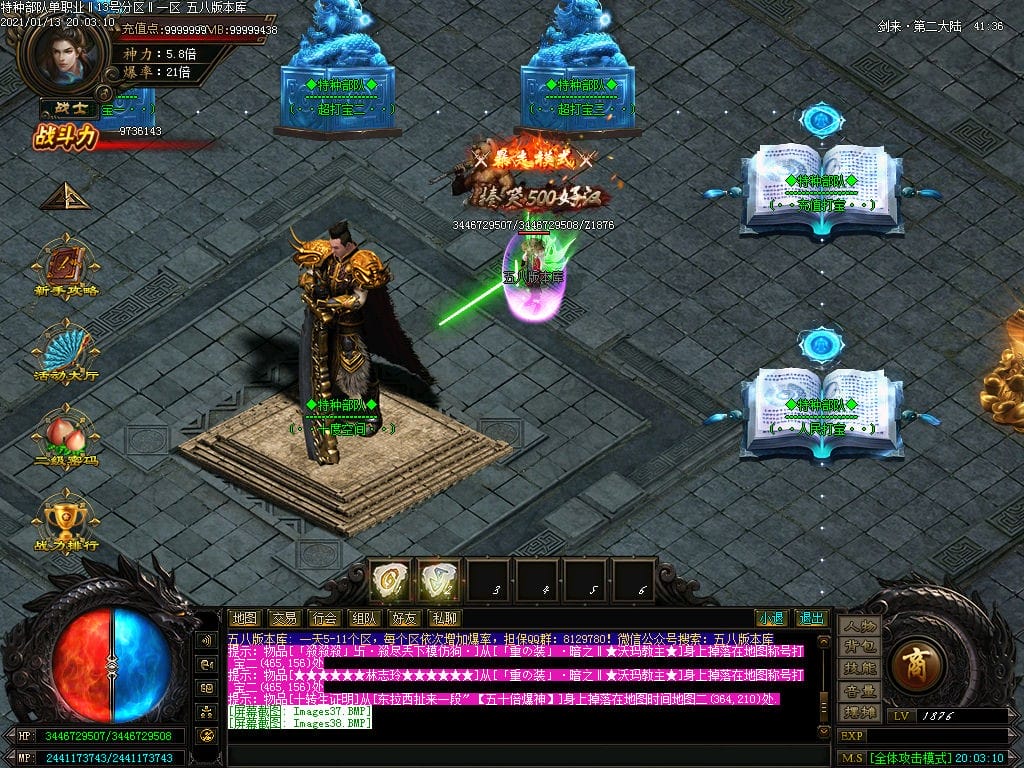This screenshot has height=768, width=1024.
Task: Open the 活动大厅 activity hall fan icon
Action: tap(65, 350)
